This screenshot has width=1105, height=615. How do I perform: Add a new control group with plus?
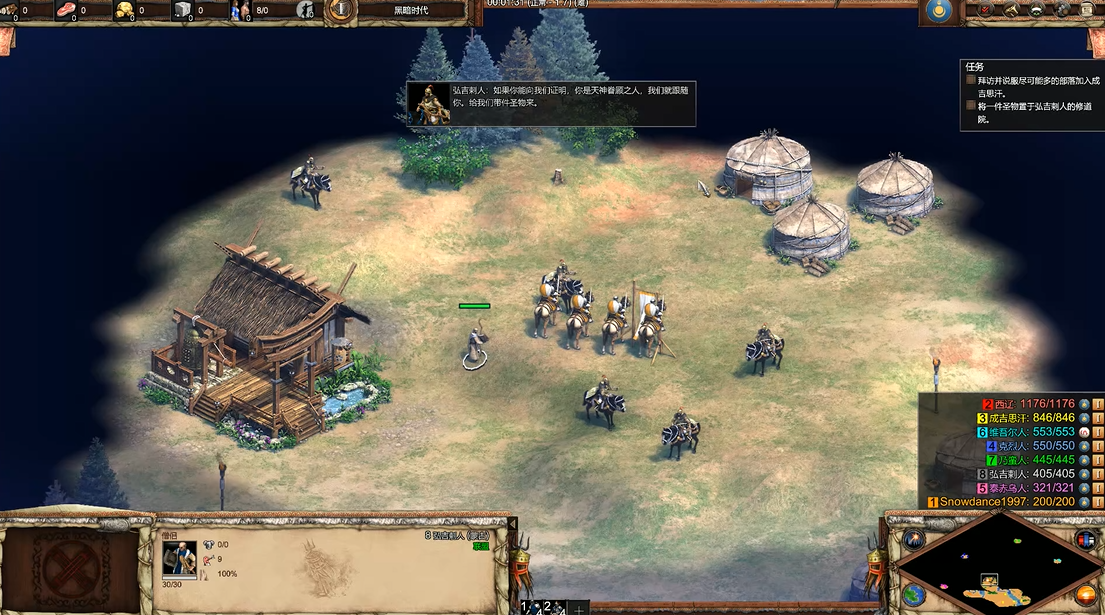577,608
